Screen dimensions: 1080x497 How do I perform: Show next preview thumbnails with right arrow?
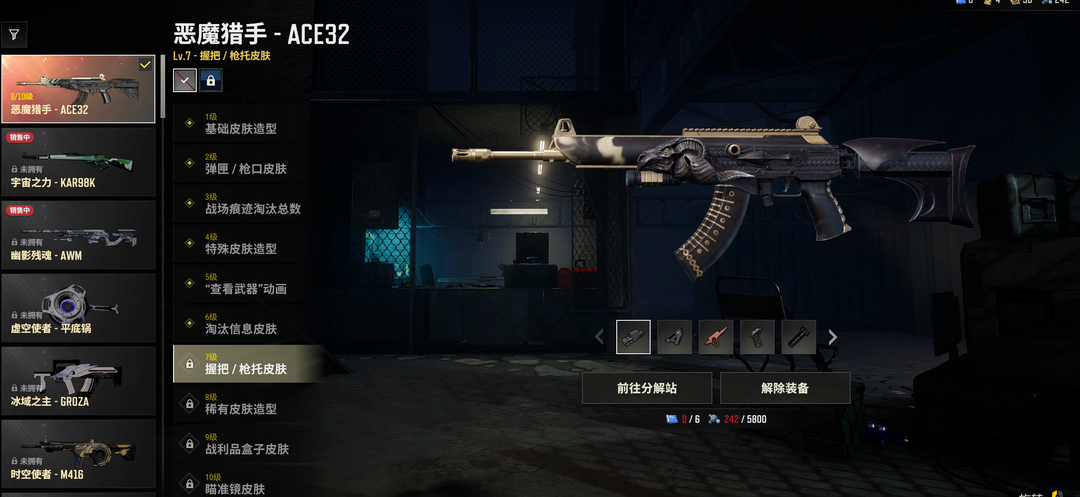833,337
